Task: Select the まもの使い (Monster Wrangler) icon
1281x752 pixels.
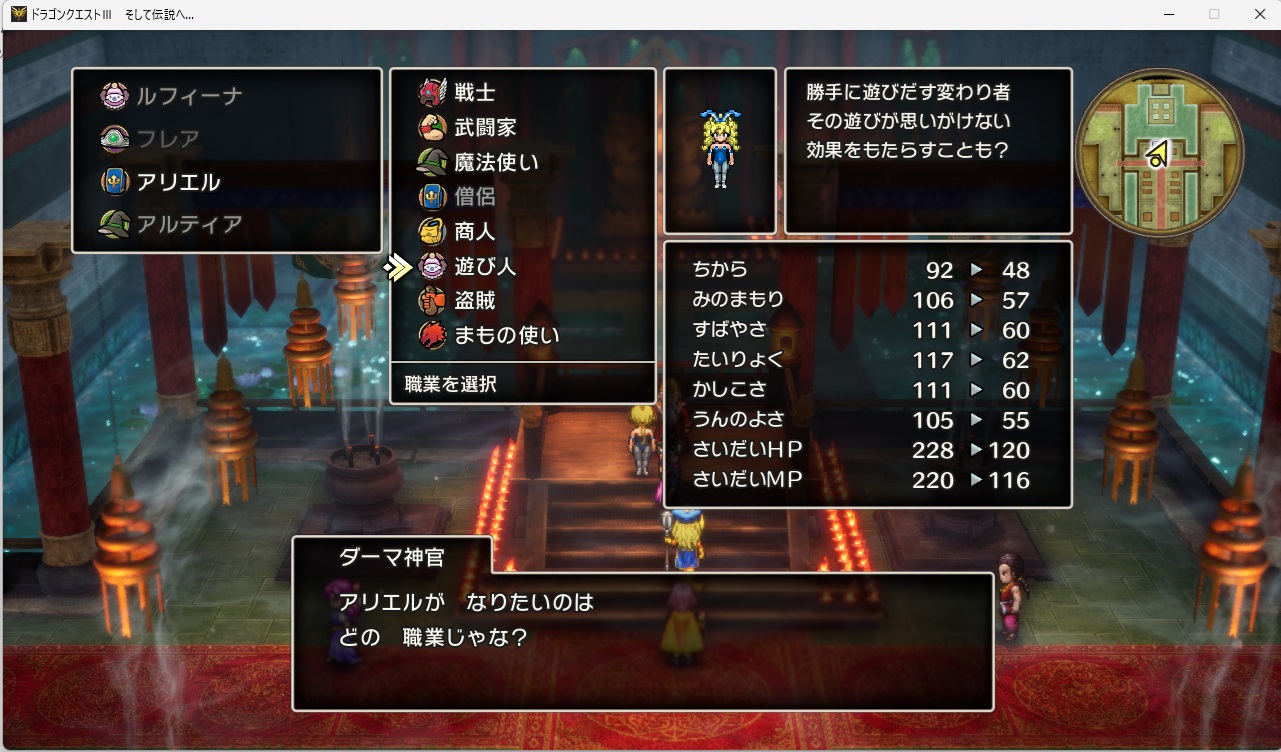Action: pyautogui.click(x=432, y=336)
